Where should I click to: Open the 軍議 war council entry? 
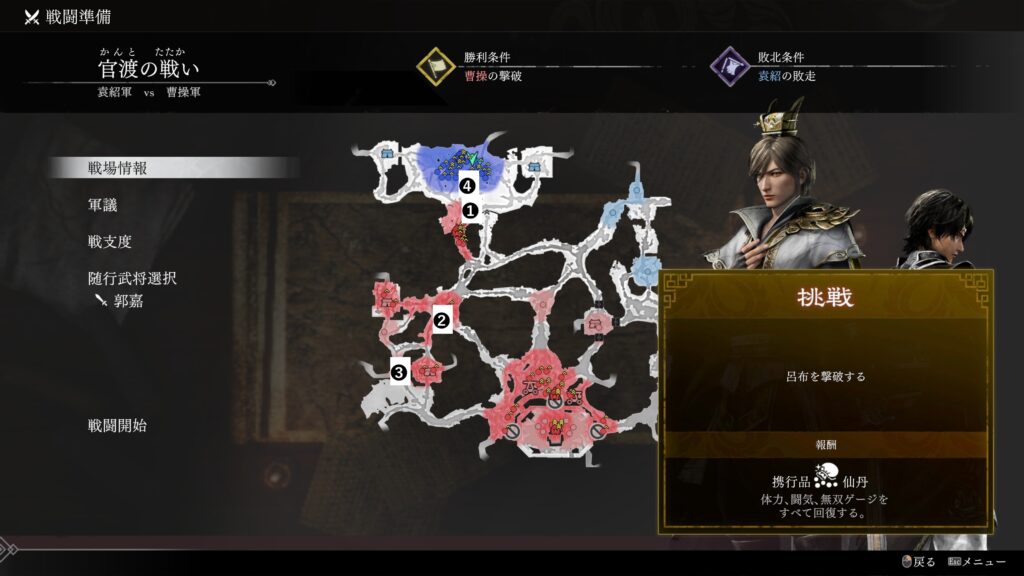(x=103, y=205)
